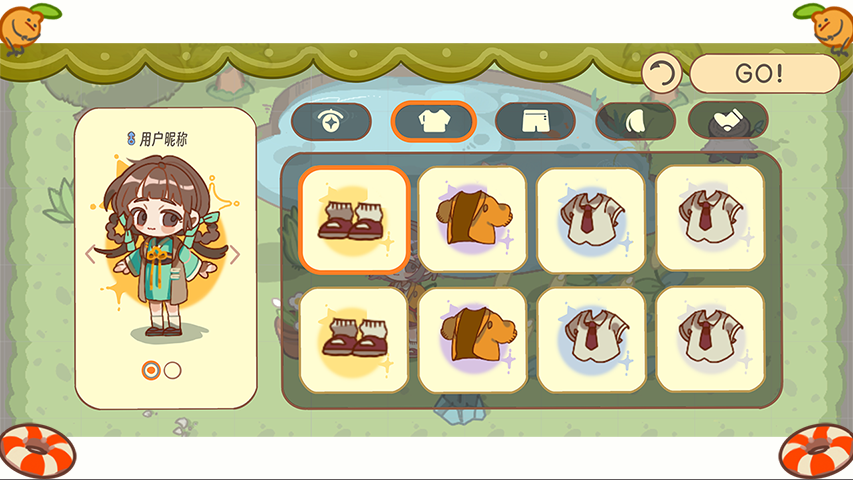This screenshot has width=853, height=480.
Task: Show previous character with left arrow
Action: 90,254
